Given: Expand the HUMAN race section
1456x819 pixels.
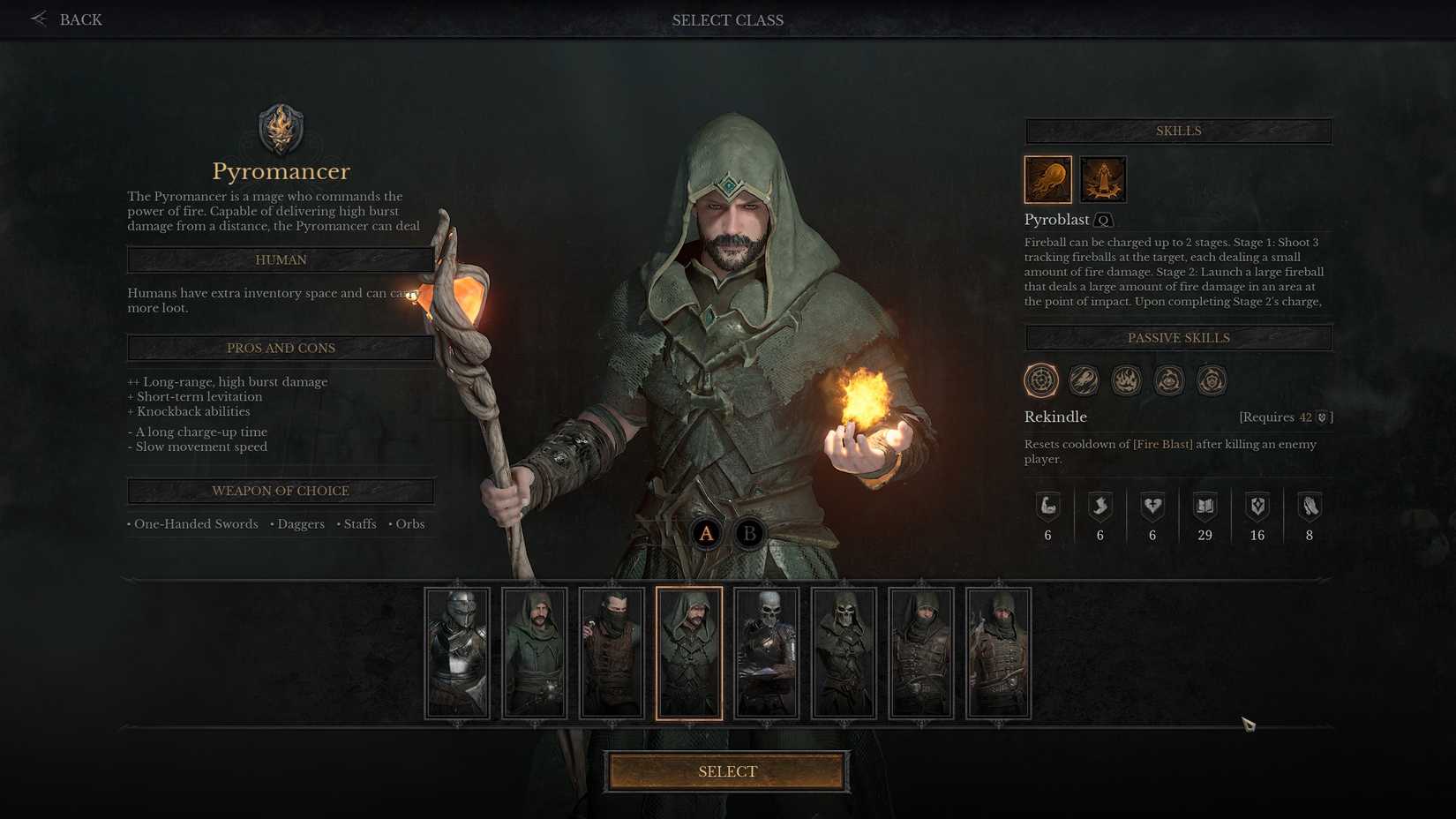Looking at the screenshot, I should coord(281,259).
